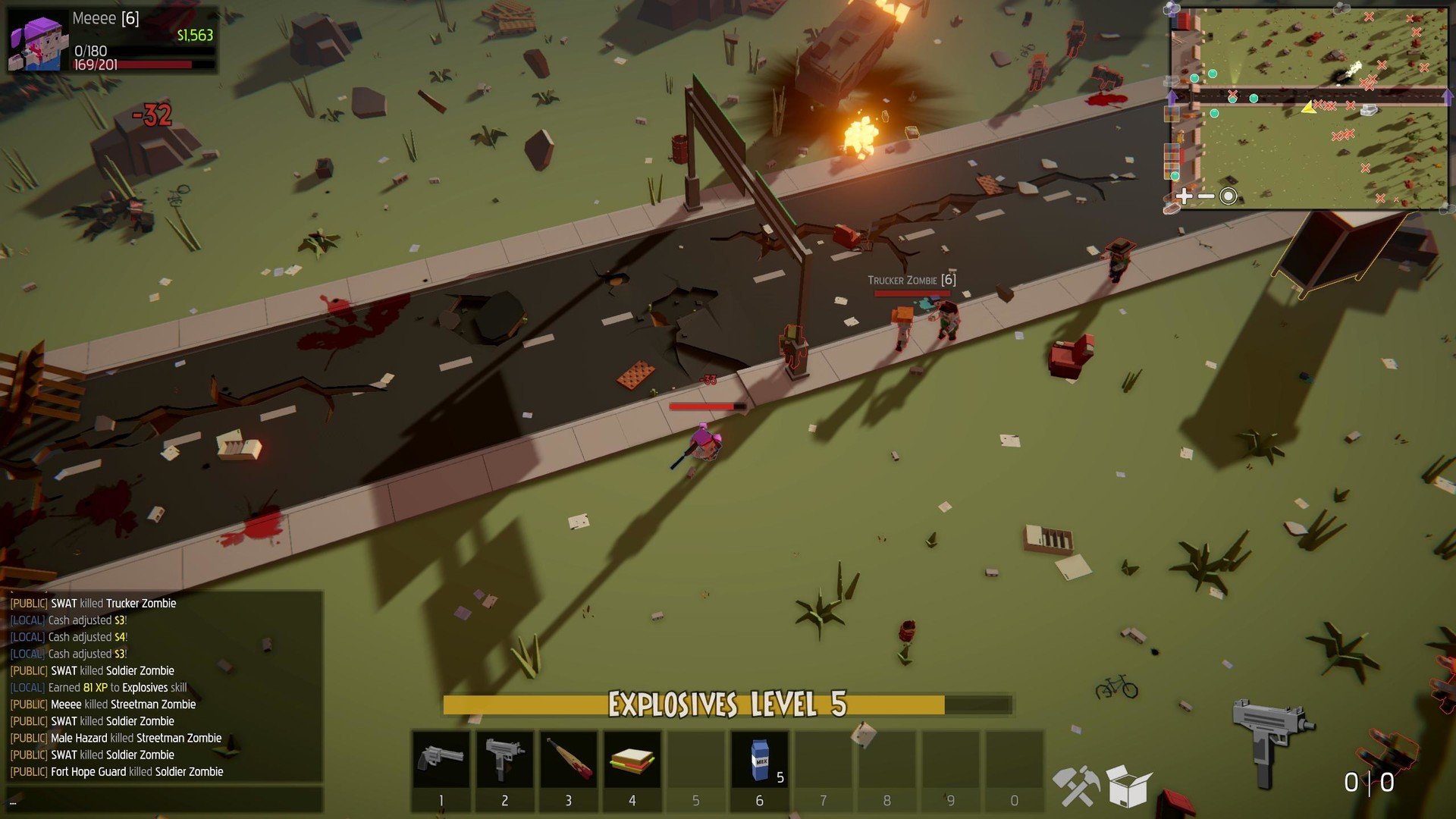Click the equipped Uzi weapon display
Image resolution: width=1456 pixels, height=819 pixels.
coord(1271,739)
